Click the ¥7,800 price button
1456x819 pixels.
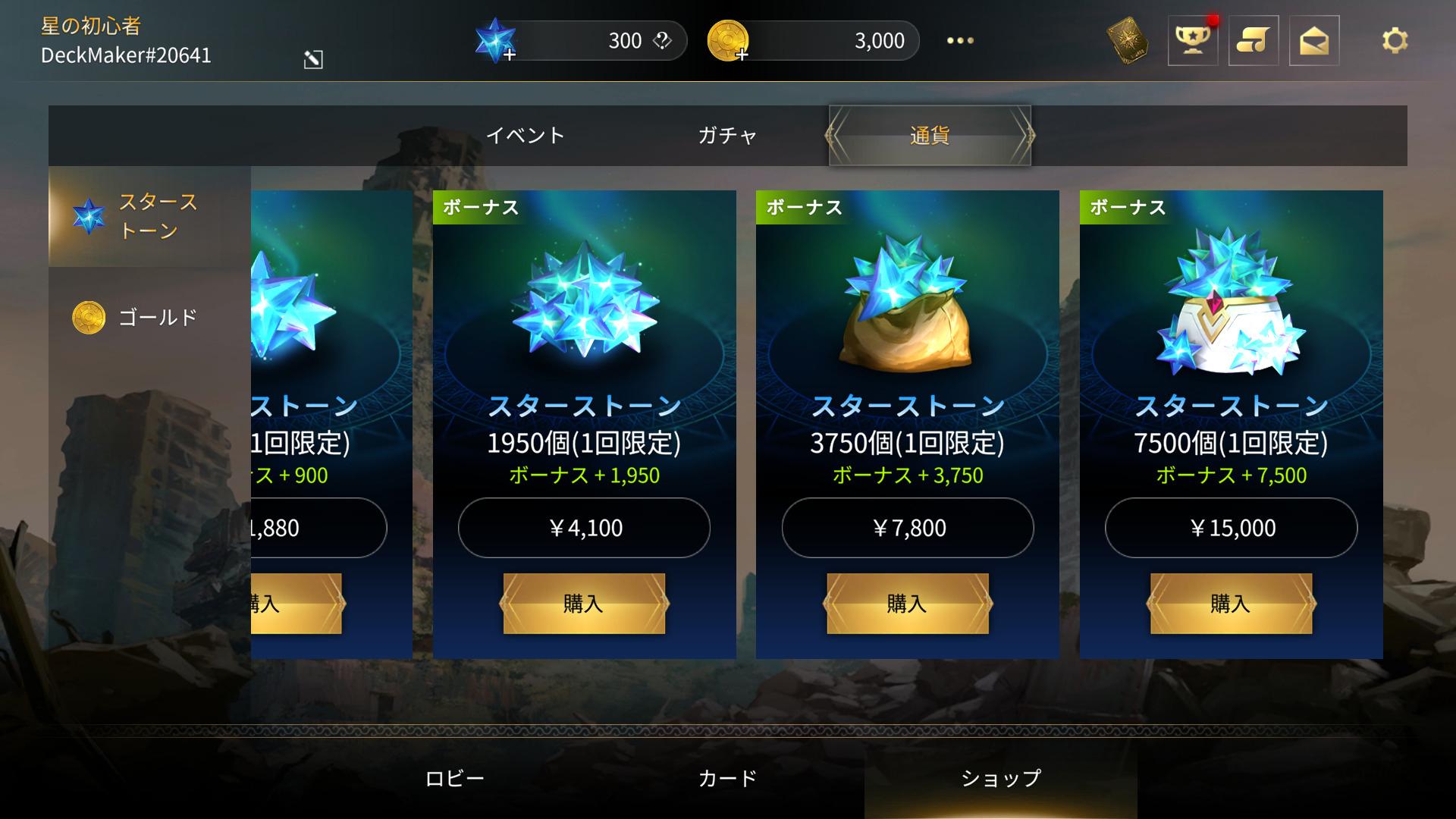[907, 528]
